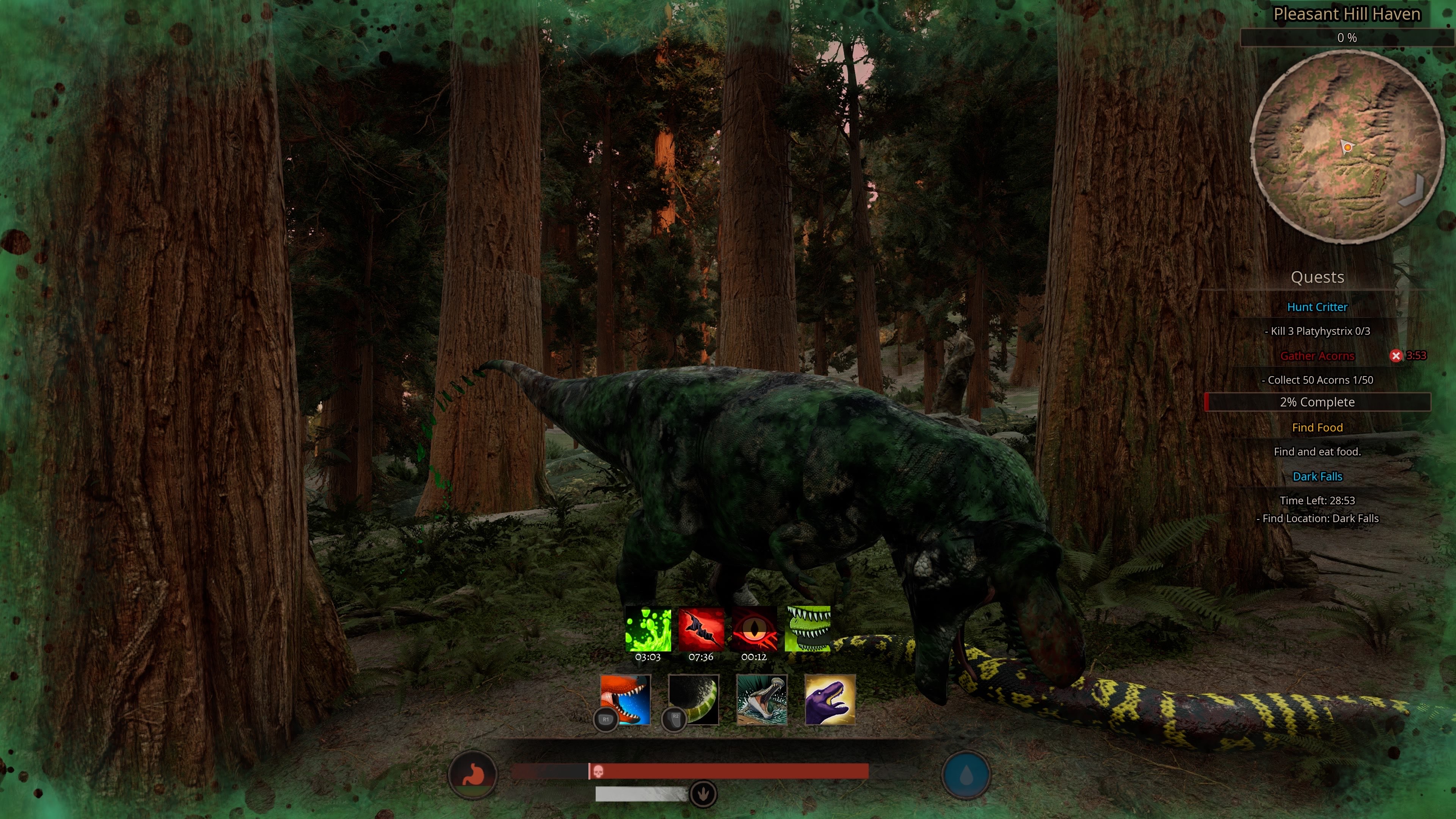Open the Hunt Critter quest details
This screenshot has height=819, width=1456.
(1318, 307)
